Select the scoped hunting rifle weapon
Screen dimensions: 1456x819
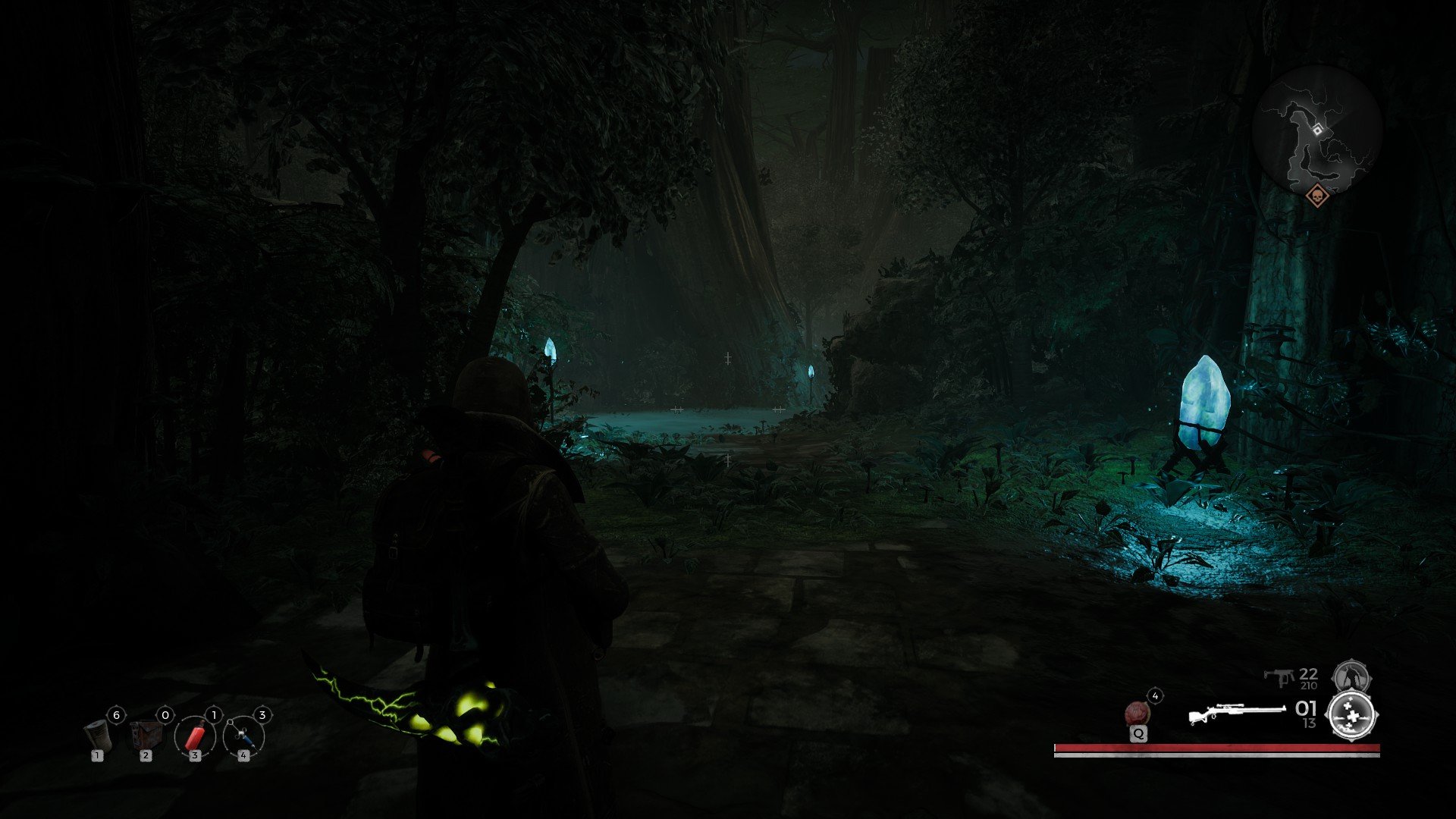[1236, 714]
